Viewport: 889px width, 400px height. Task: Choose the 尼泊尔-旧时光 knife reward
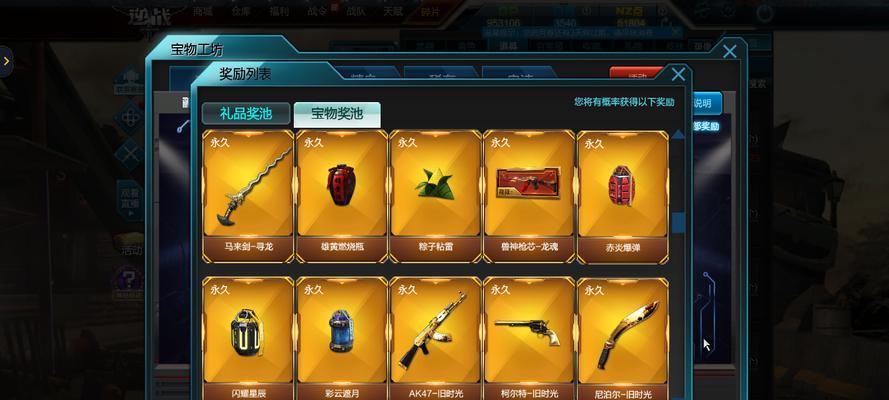point(623,338)
